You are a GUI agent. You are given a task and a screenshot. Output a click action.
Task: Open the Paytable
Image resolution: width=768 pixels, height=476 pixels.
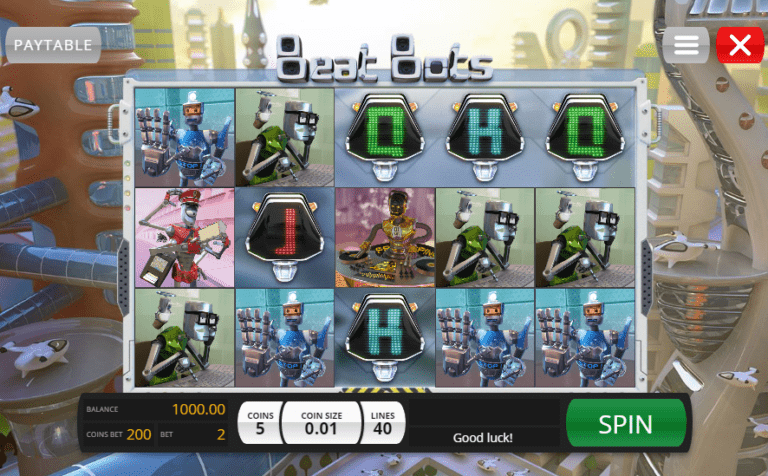(x=53, y=45)
